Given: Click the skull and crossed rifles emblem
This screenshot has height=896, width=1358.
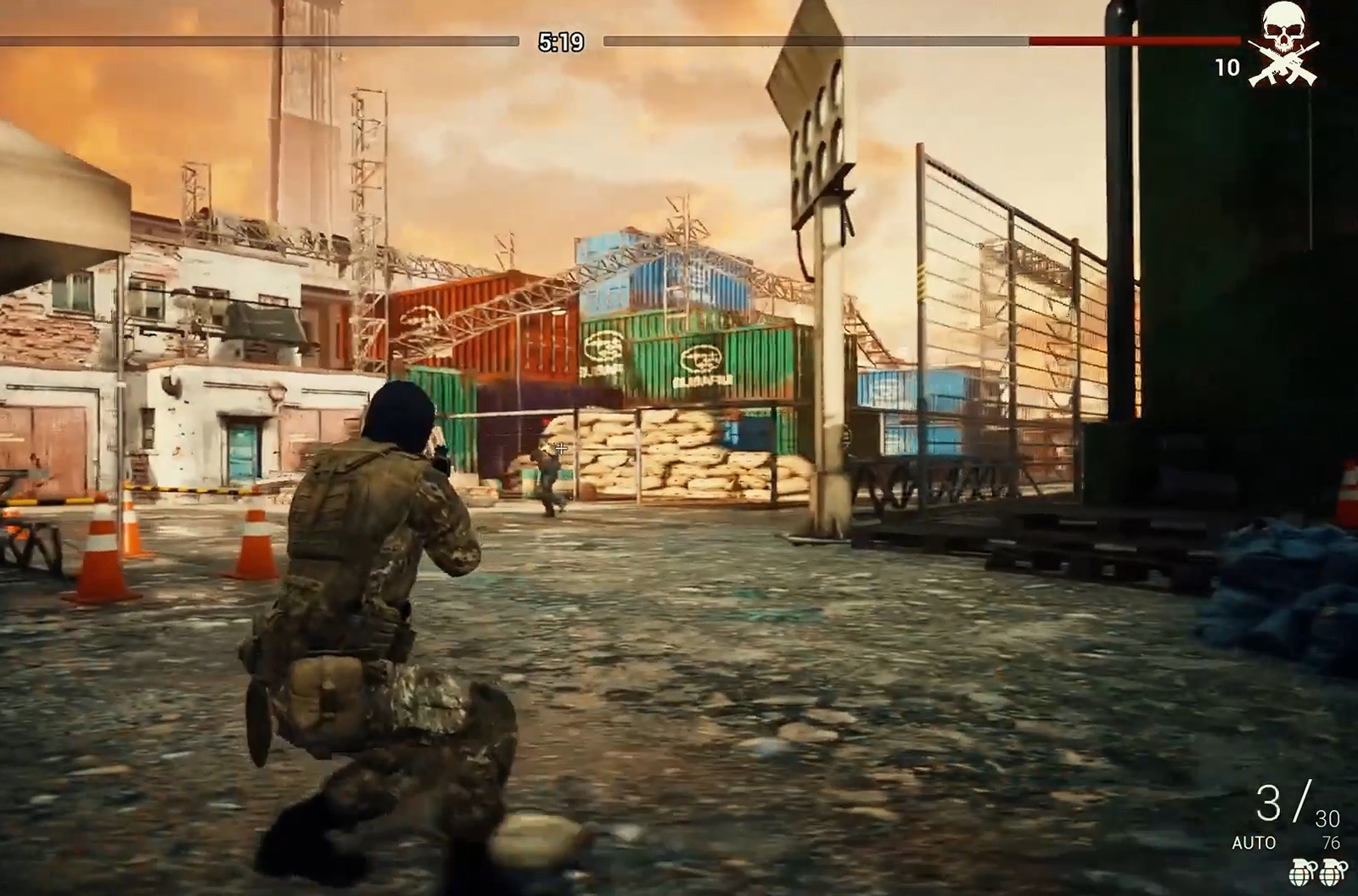Looking at the screenshot, I should point(1283,44).
